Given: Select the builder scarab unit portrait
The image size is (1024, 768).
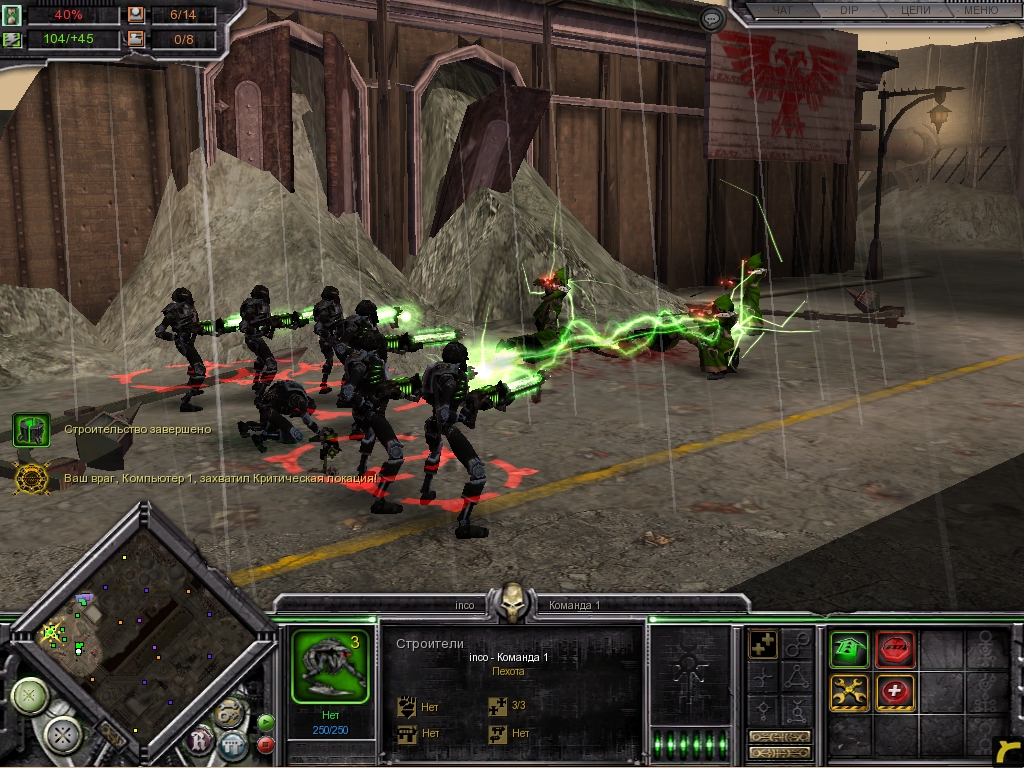Looking at the screenshot, I should [330, 664].
